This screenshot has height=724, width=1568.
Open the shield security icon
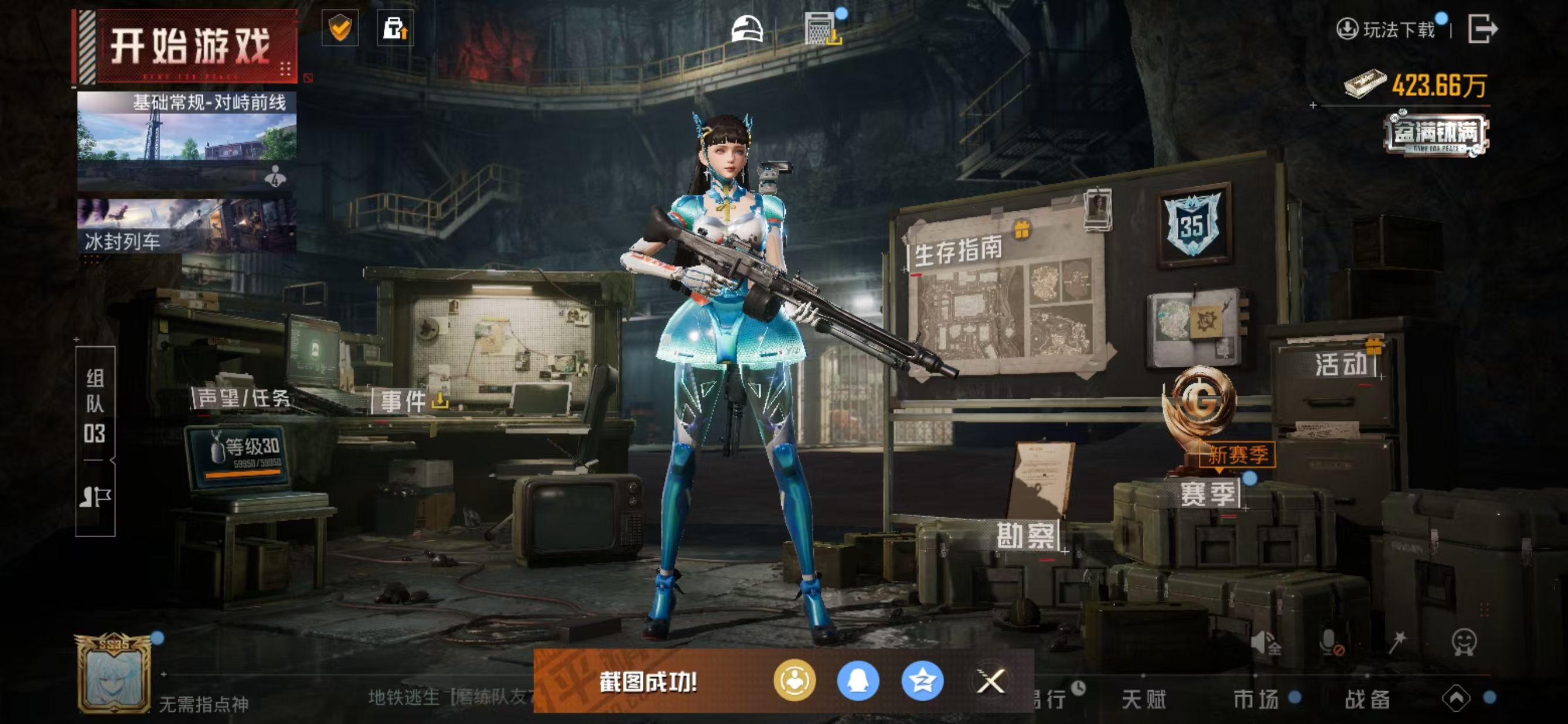[x=340, y=28]
